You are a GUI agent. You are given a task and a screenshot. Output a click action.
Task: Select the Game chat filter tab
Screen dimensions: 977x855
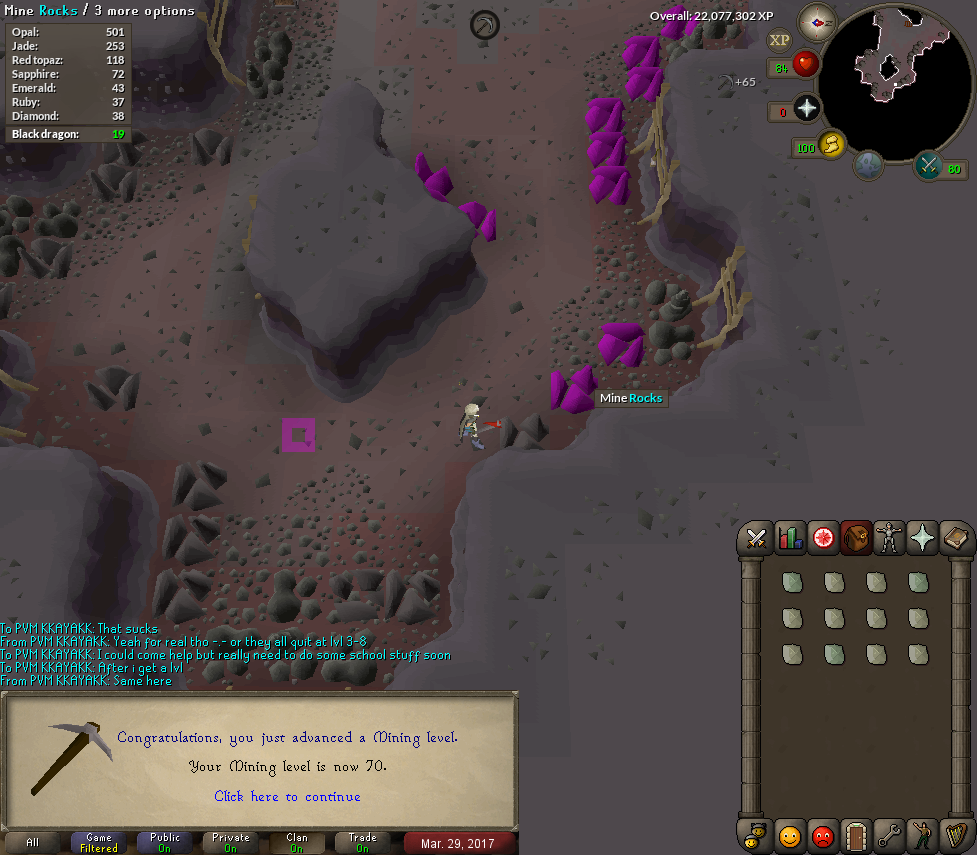point(99,842)
